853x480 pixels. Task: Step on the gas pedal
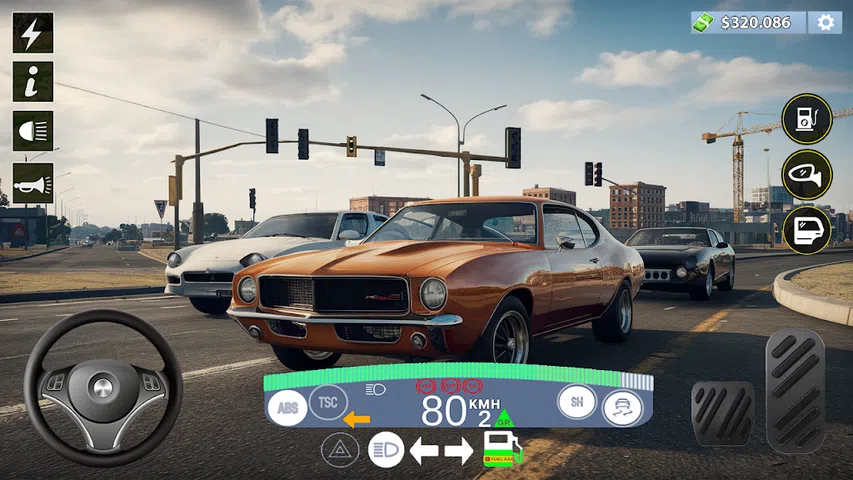tap(795, 390)
